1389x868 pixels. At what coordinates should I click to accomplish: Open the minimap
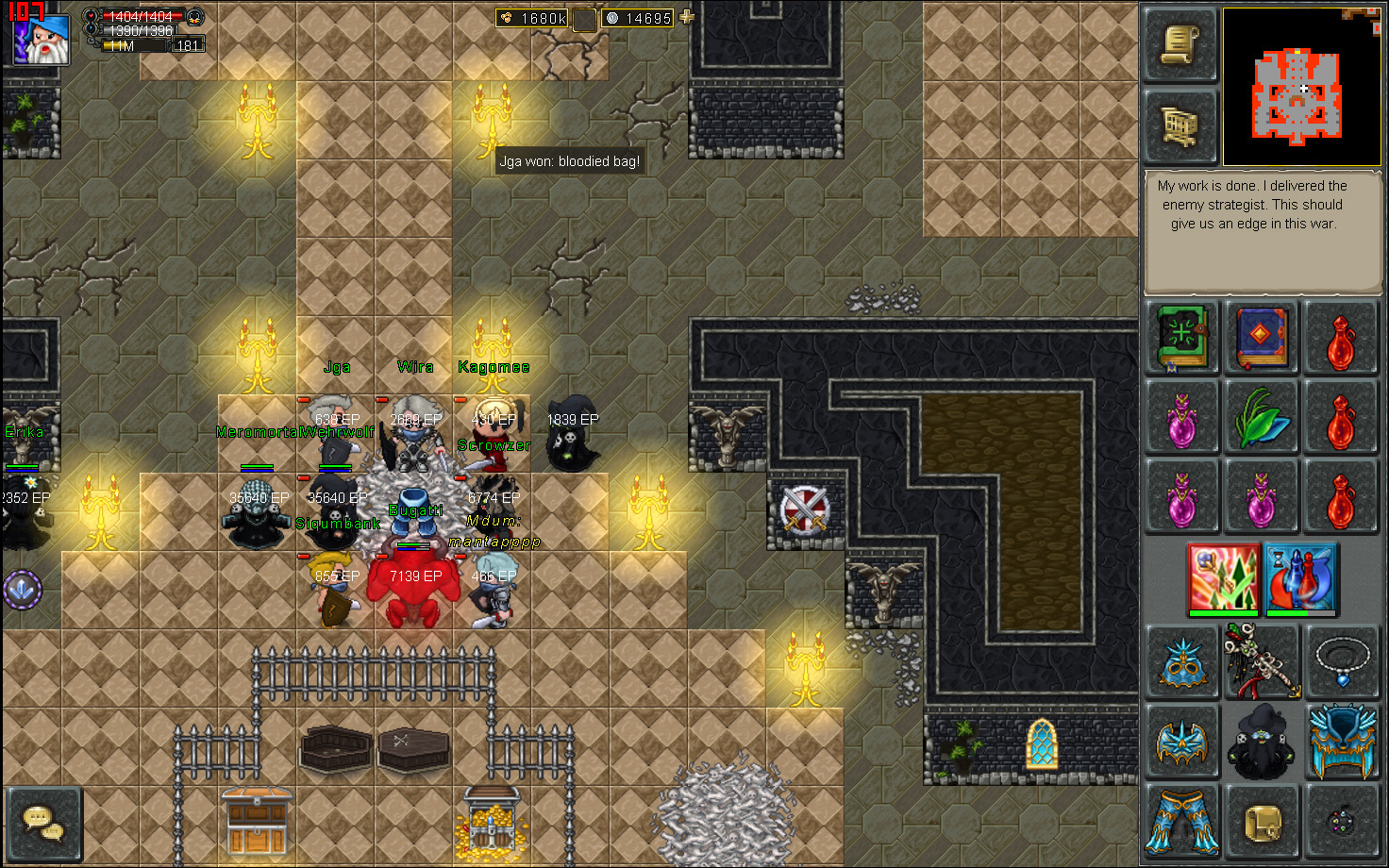(1300, 87)
